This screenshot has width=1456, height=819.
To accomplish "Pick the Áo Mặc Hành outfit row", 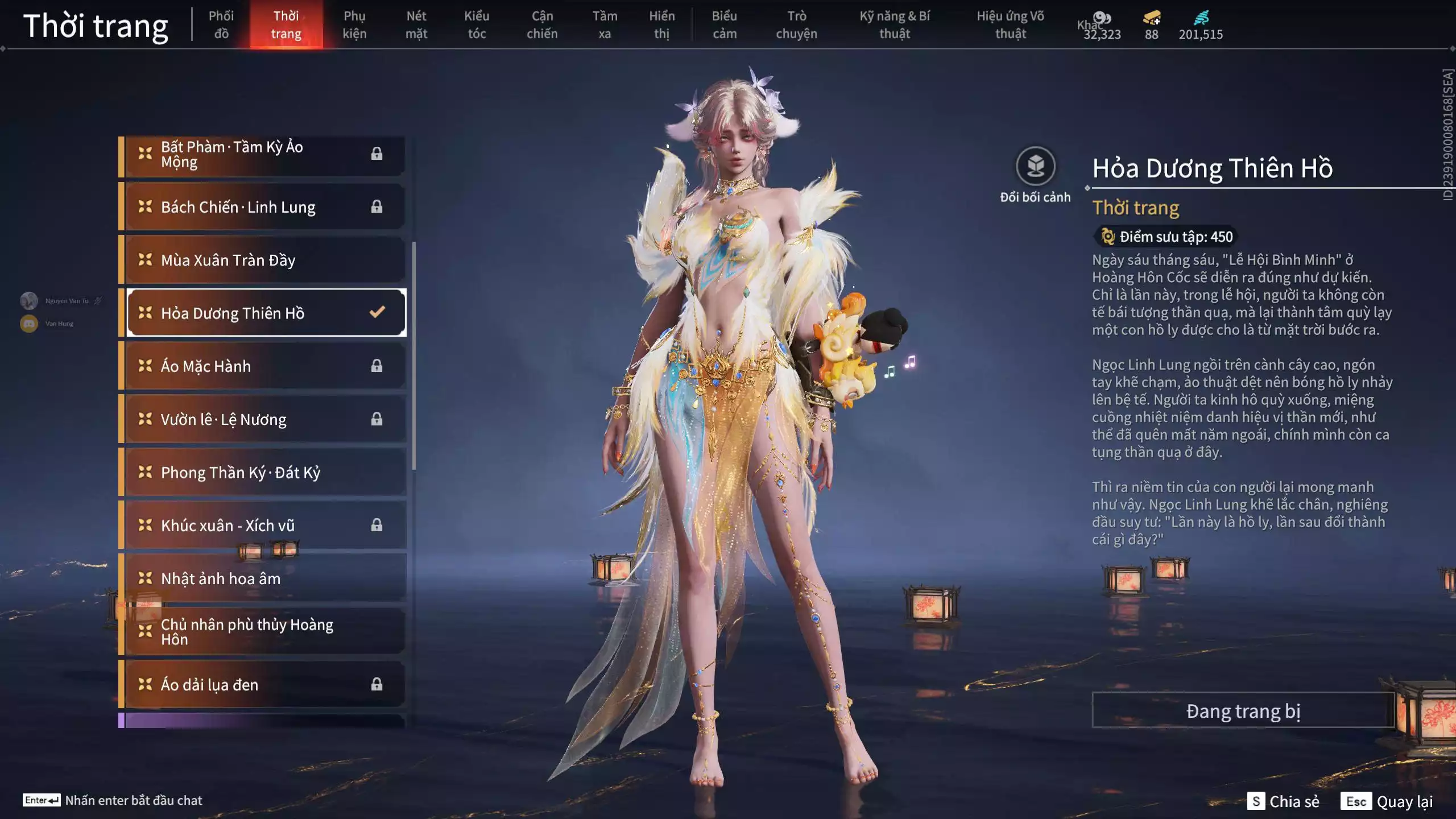I will 265,366.
